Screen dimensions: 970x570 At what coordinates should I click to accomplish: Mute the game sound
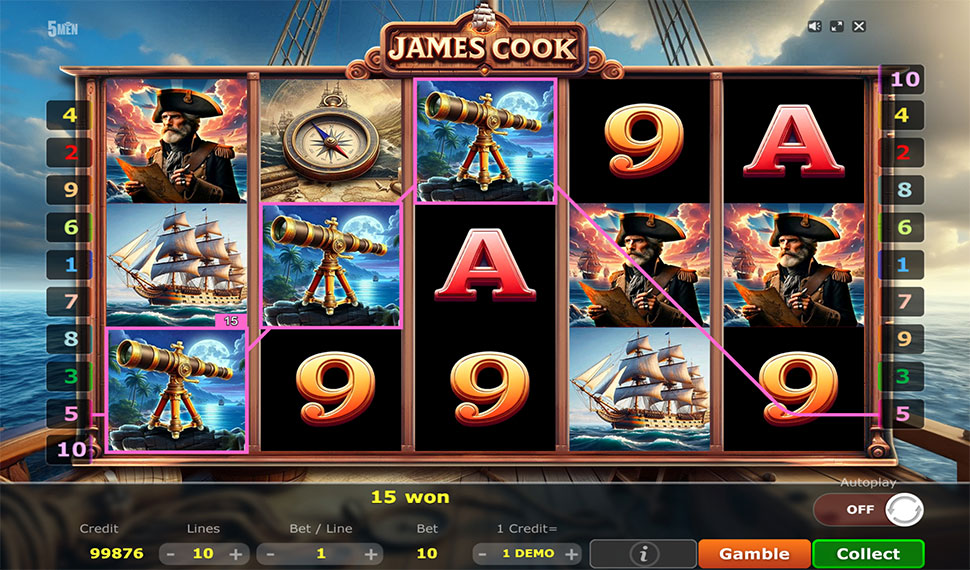point(816,27)
